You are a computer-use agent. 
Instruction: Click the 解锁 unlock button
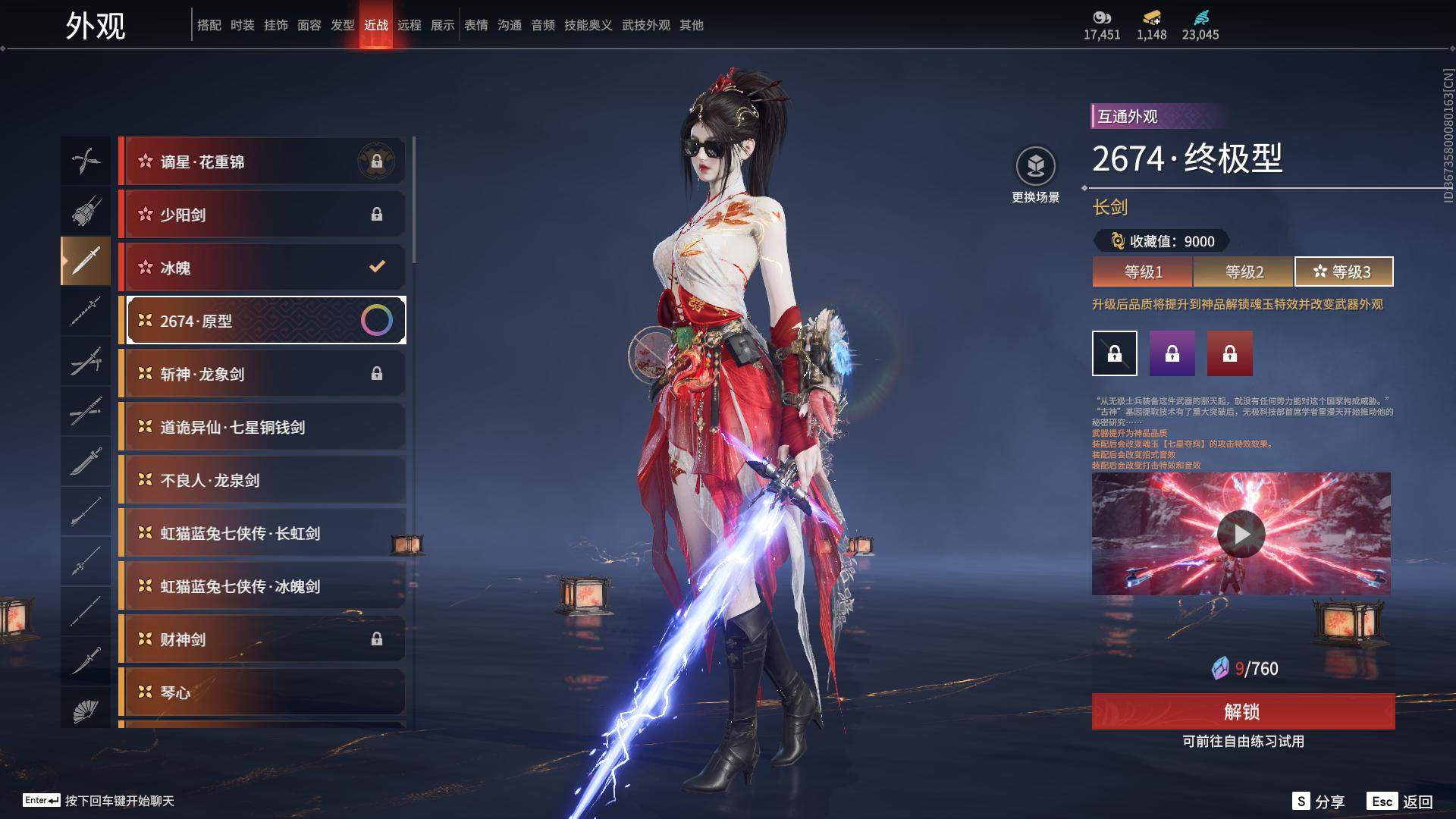point(1242,711)
